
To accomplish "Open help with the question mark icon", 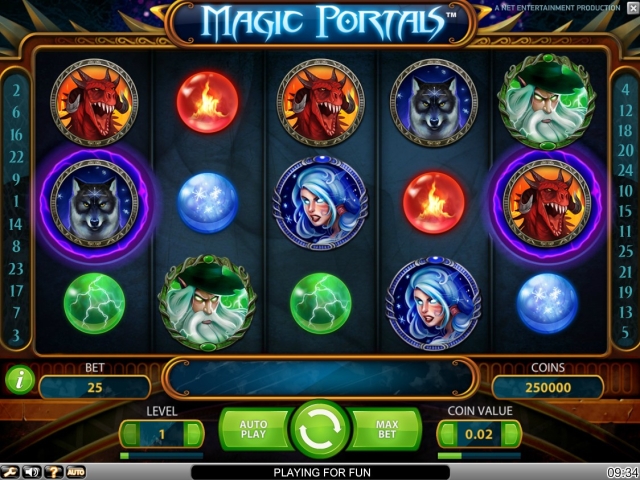I will (53, 471).
